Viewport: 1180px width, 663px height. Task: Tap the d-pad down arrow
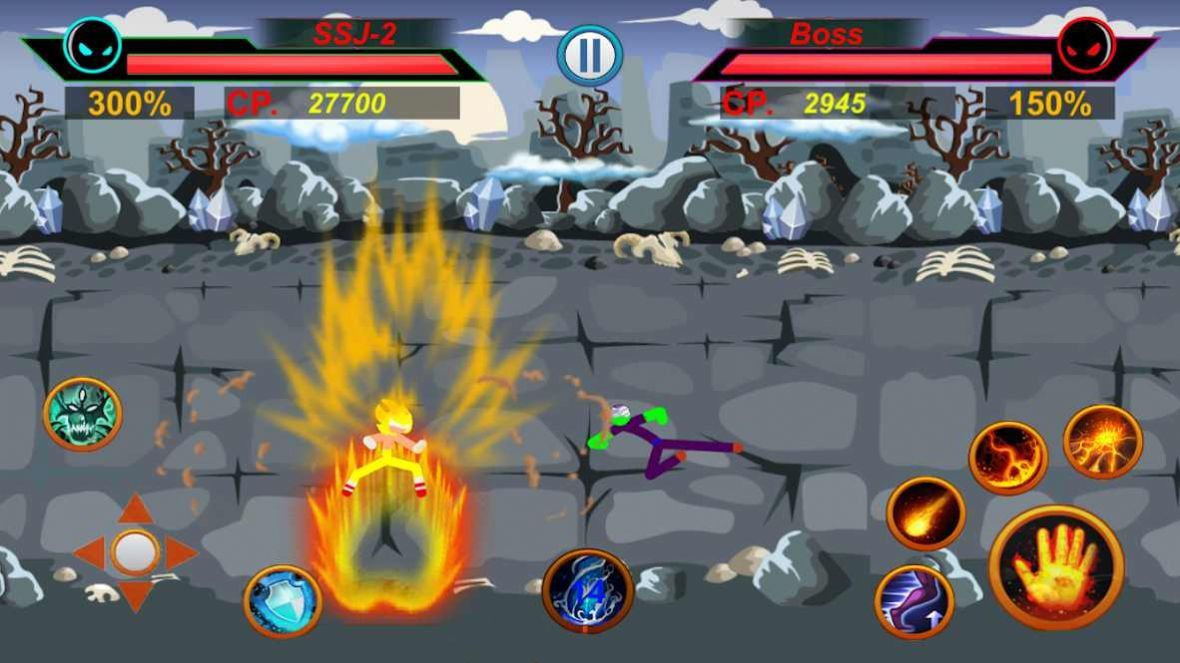point(135,595)
